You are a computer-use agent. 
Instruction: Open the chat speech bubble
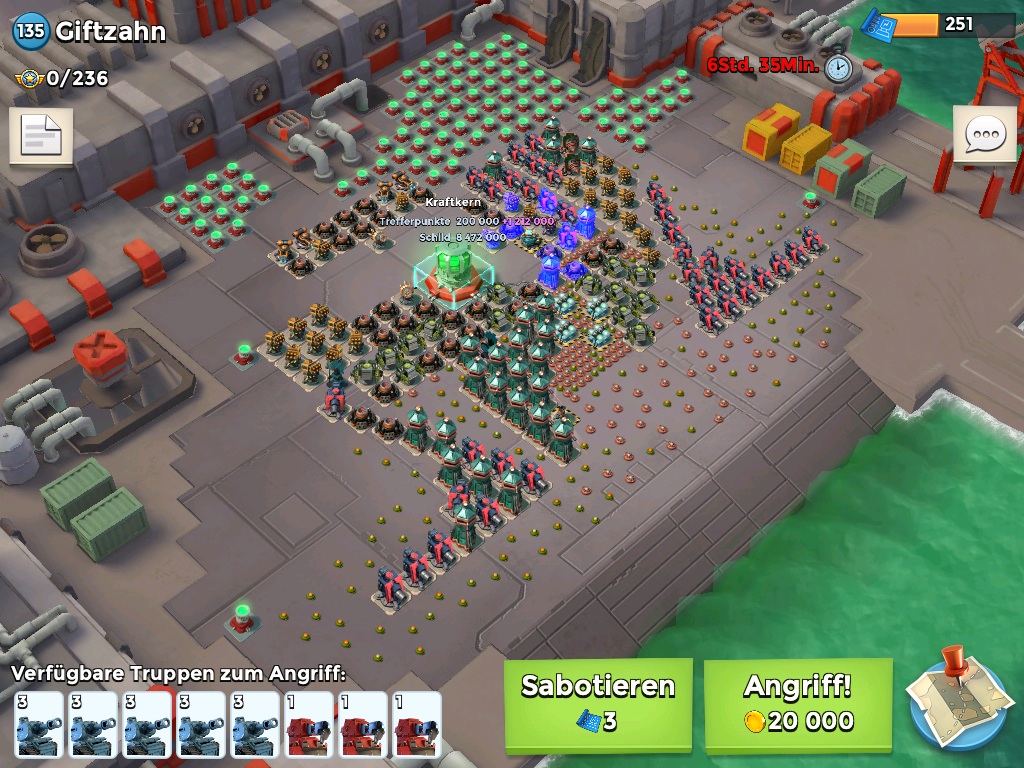(984, 134)
